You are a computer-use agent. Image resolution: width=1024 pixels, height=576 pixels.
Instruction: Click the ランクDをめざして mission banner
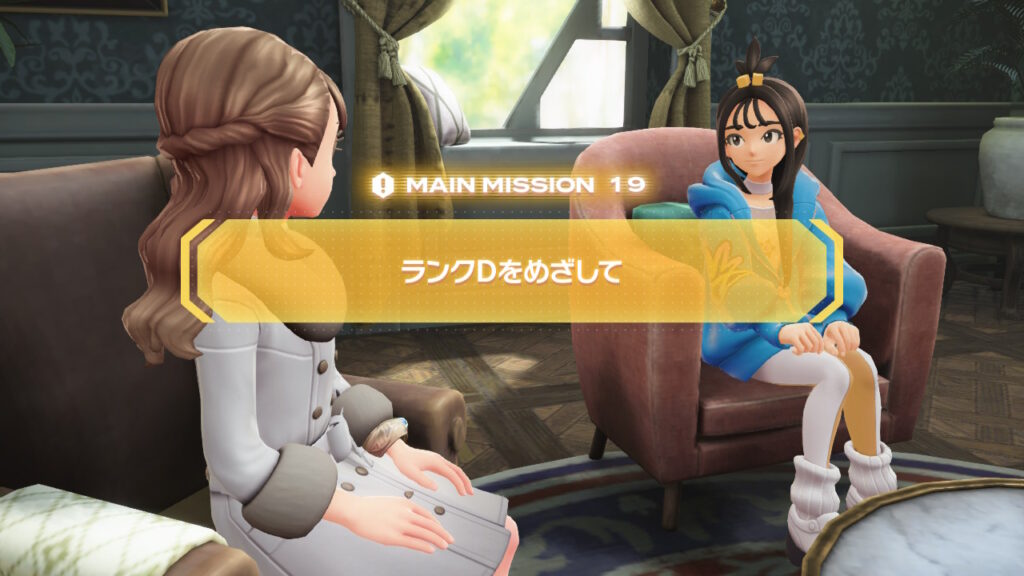coord(511,271)
